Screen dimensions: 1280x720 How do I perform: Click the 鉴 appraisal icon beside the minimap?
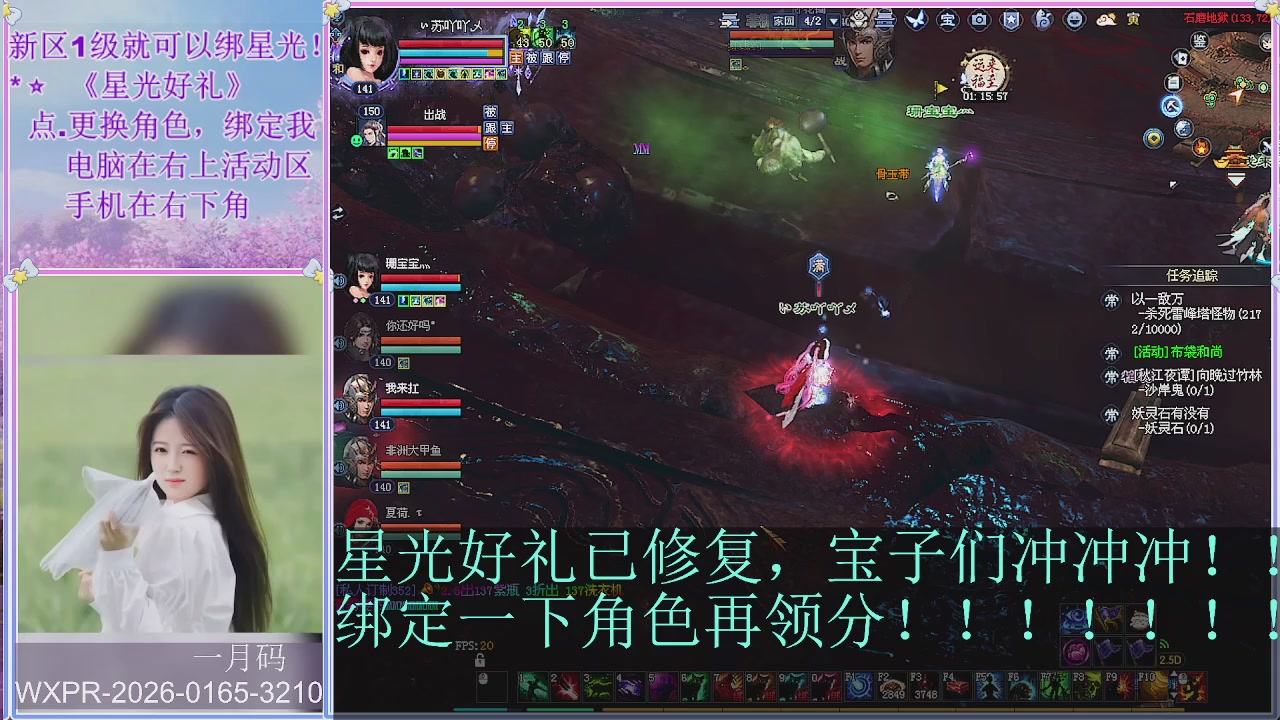click(1200, 42)
